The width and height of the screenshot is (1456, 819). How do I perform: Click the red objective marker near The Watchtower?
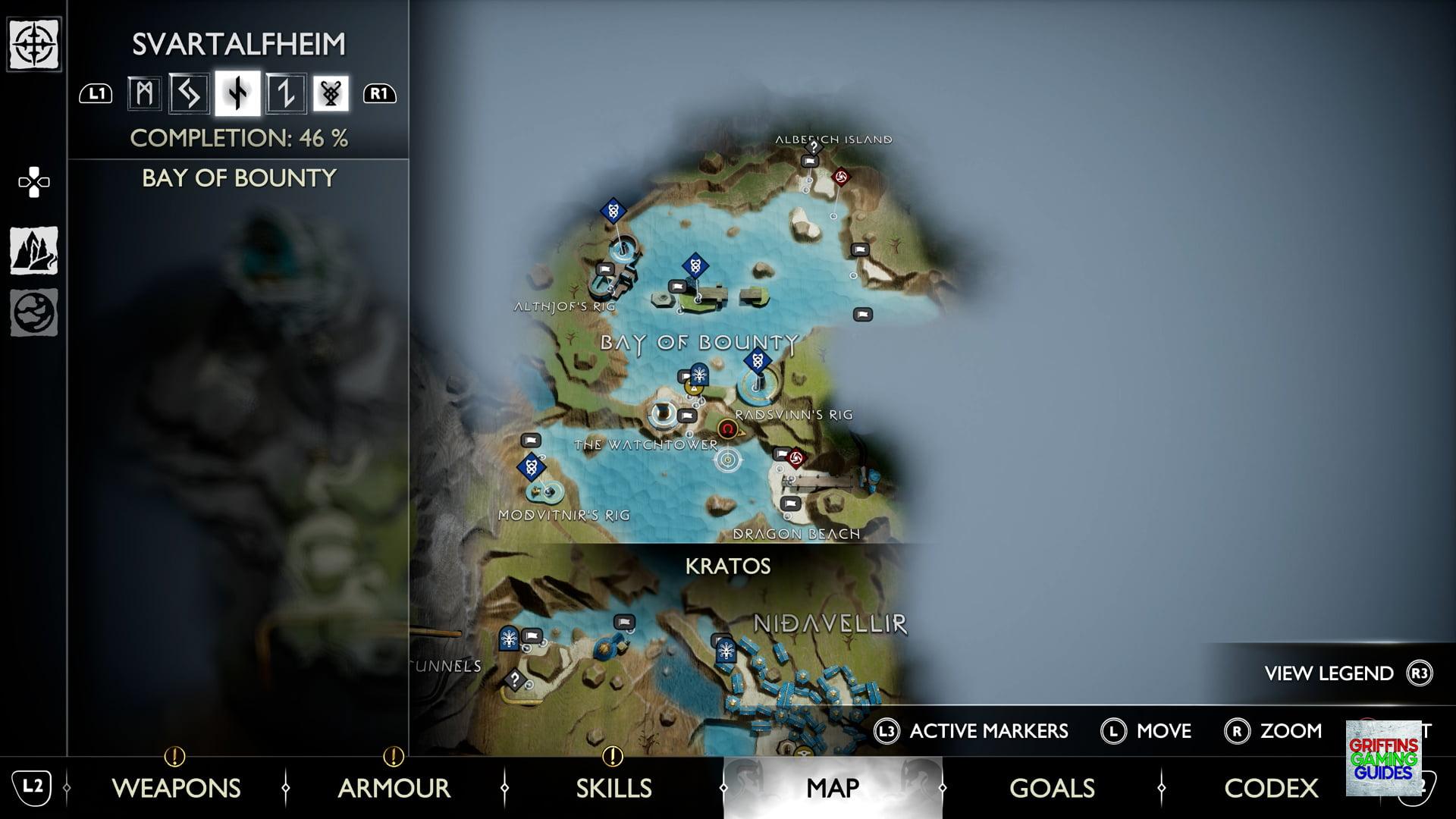[x=728, y=430]
